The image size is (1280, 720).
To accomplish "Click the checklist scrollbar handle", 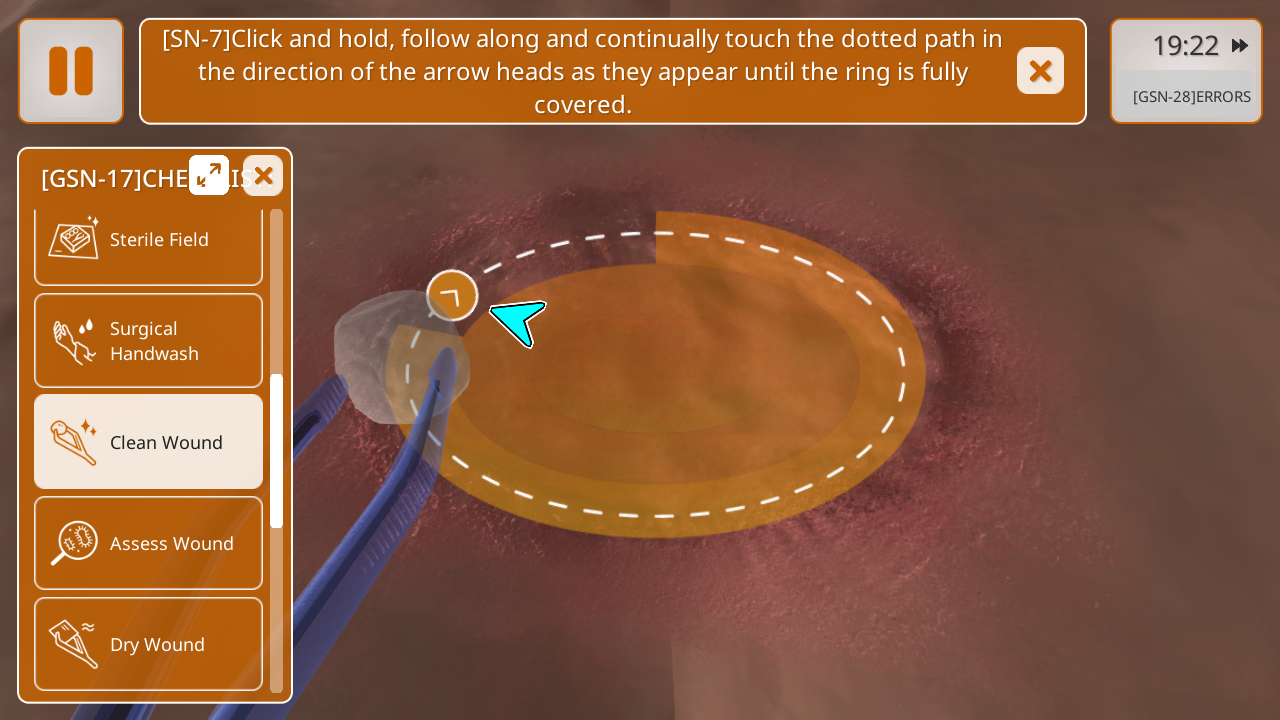I will (277, 450).
